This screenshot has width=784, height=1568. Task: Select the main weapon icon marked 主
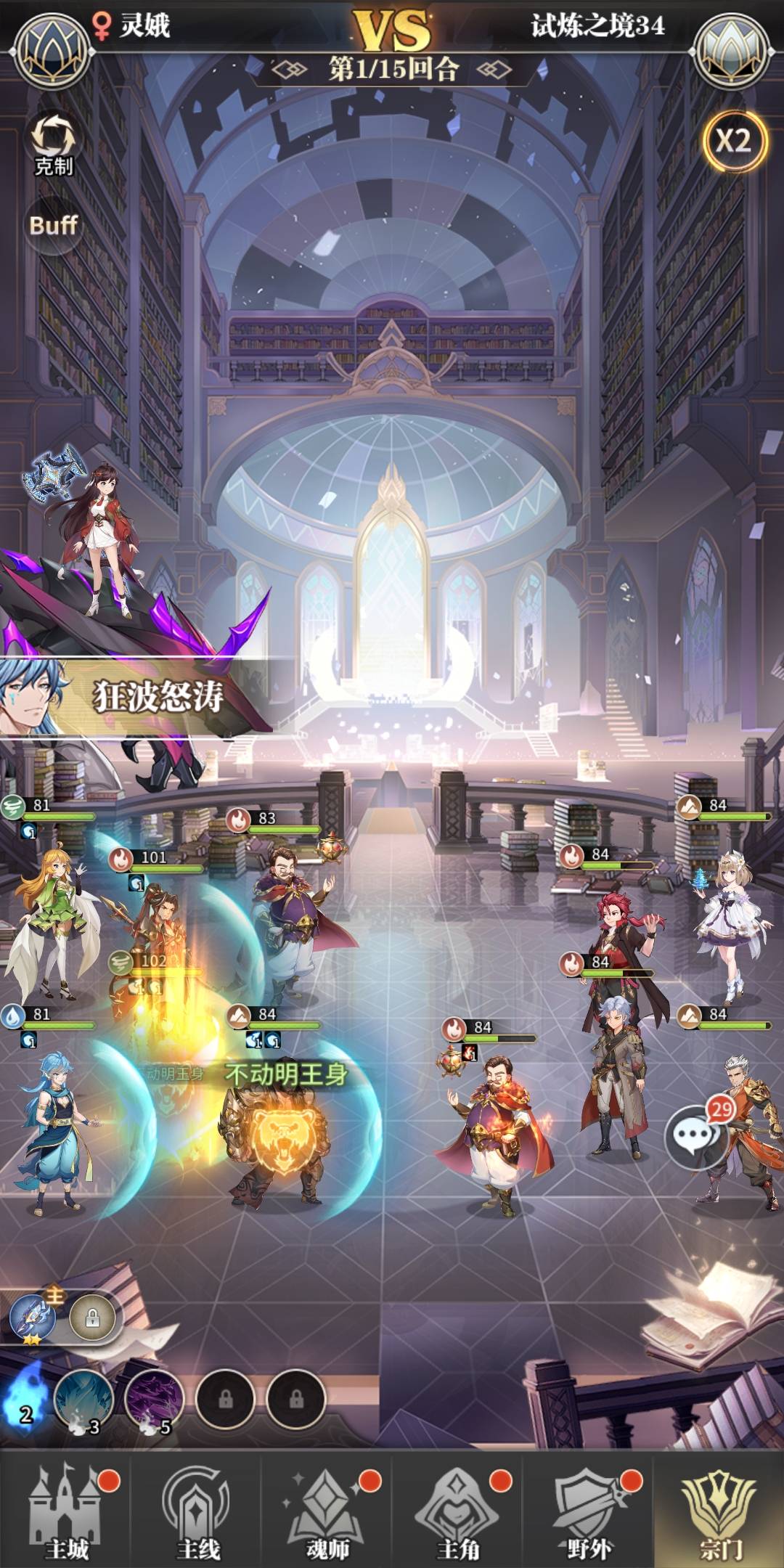pos(33,1317)
